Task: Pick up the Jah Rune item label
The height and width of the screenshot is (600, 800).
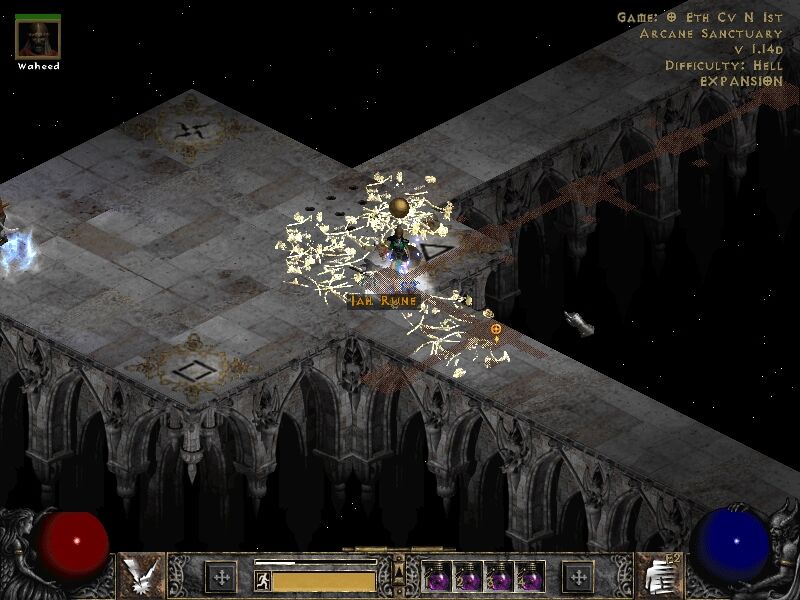Action: (381, 299)
